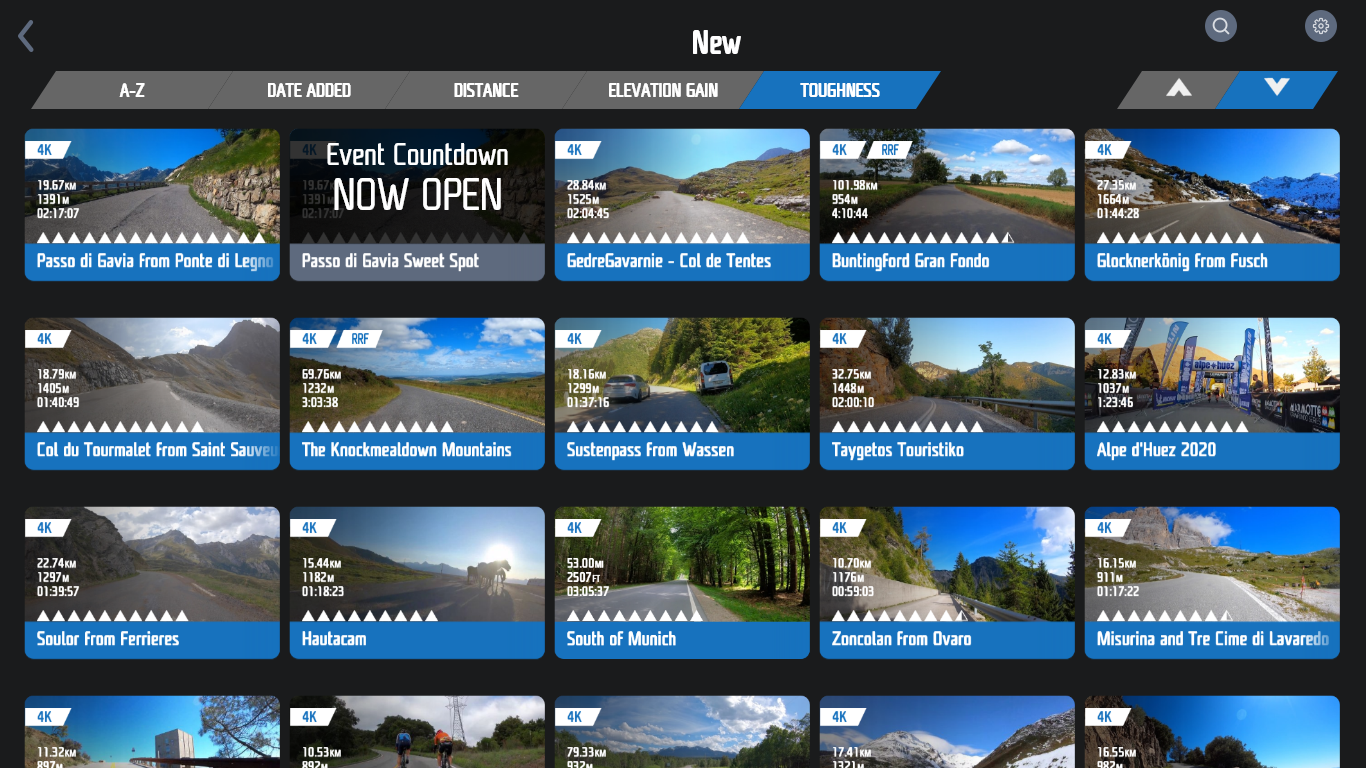Open Passo di Gavia Sweet Spot event
The width and height of the screenshot is (1366, 768).
pyautogui.click(x=417, y=204)
